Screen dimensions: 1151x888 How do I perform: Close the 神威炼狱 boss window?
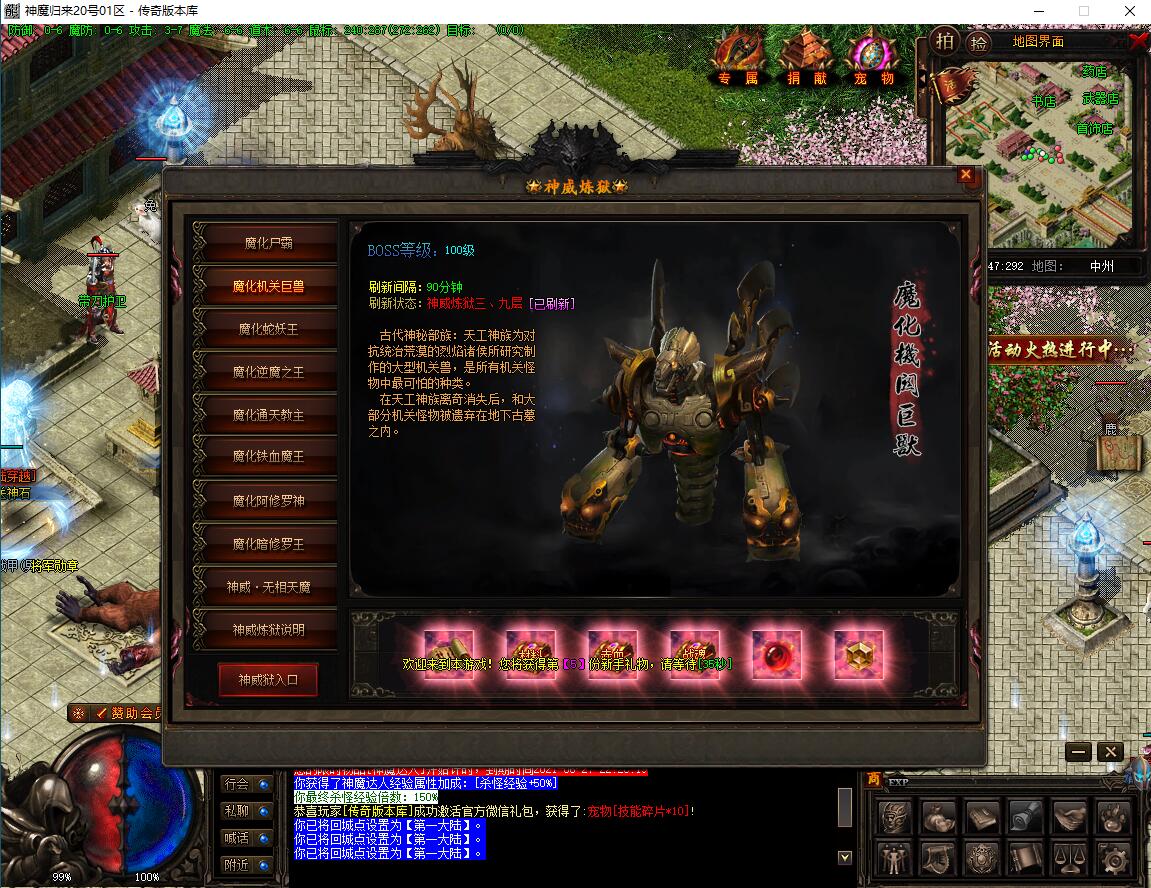[965, 175]
